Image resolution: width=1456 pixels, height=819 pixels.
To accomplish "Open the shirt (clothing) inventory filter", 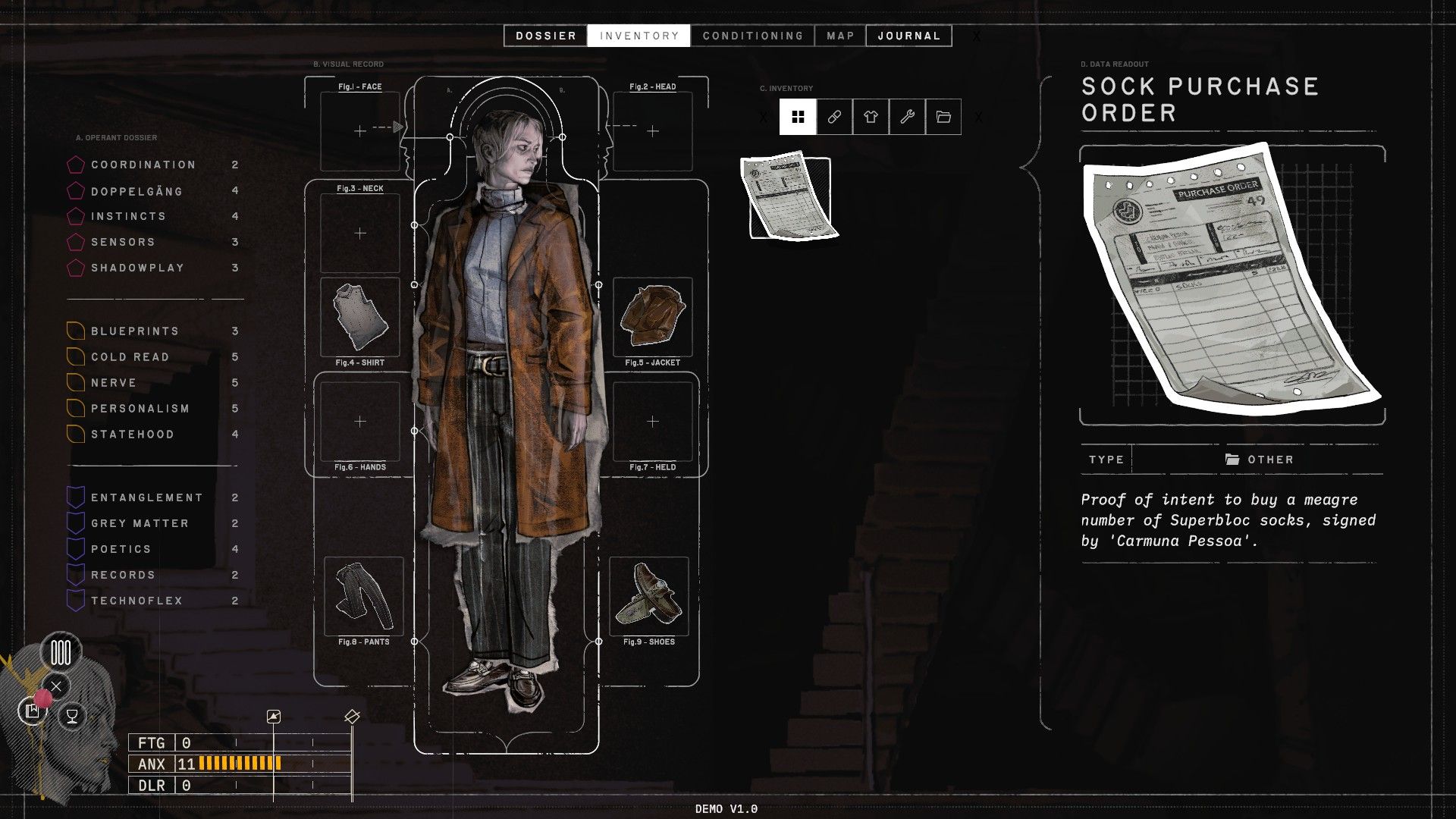I will (x=871, y=117).
